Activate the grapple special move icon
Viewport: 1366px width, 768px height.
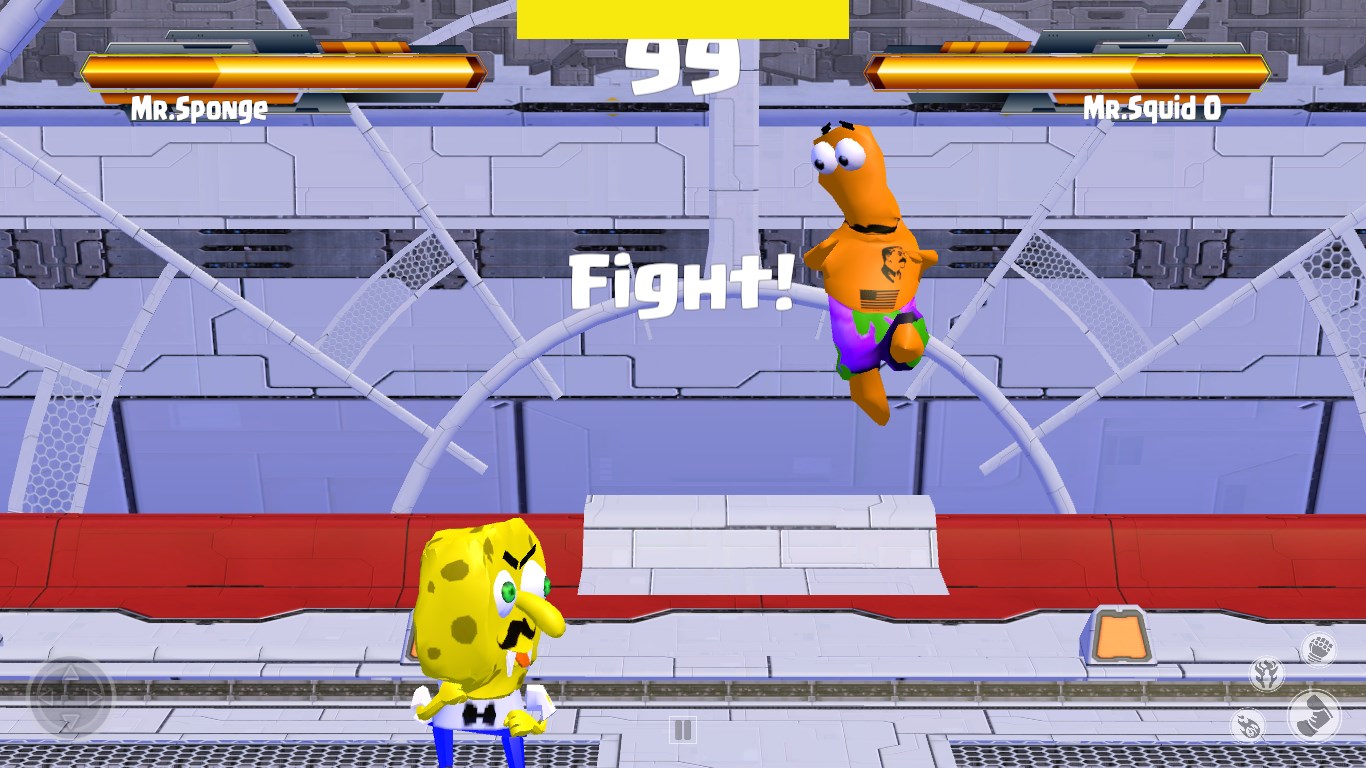pyautogui.click(x=1267, y=672)
